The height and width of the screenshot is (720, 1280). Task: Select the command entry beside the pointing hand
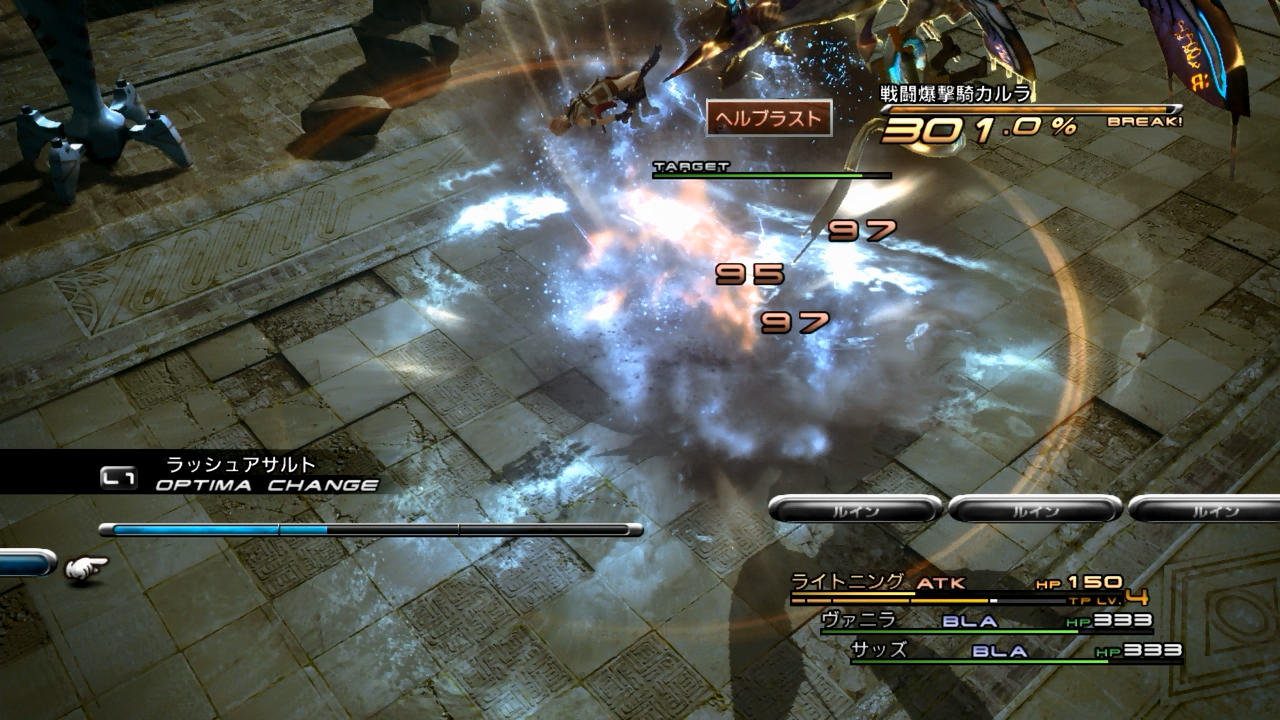tap(25, 565)
